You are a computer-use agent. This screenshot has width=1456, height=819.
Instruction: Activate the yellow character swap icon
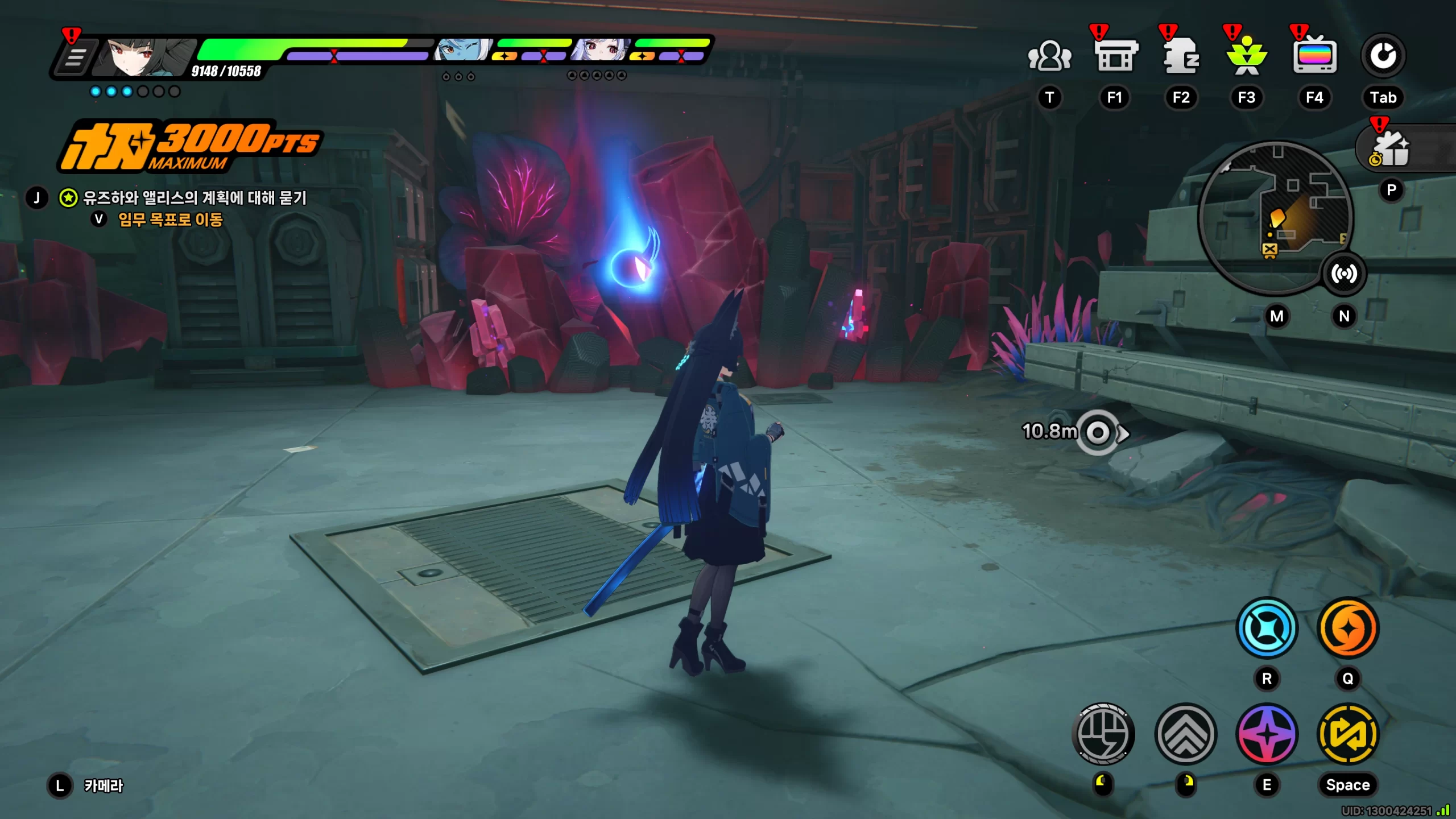pyautogui.click(x=1348, y=734)
